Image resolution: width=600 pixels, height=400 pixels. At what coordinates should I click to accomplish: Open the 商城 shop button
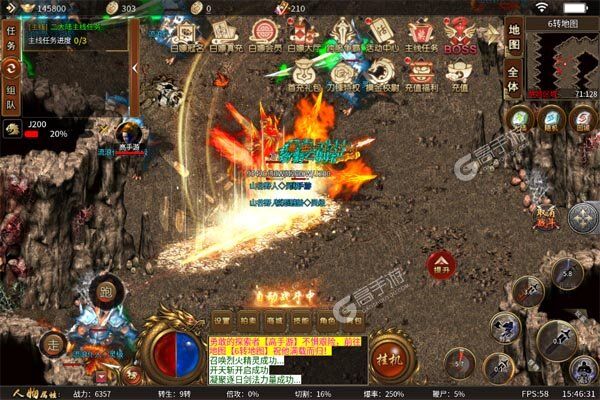click(x=274, y=319)
